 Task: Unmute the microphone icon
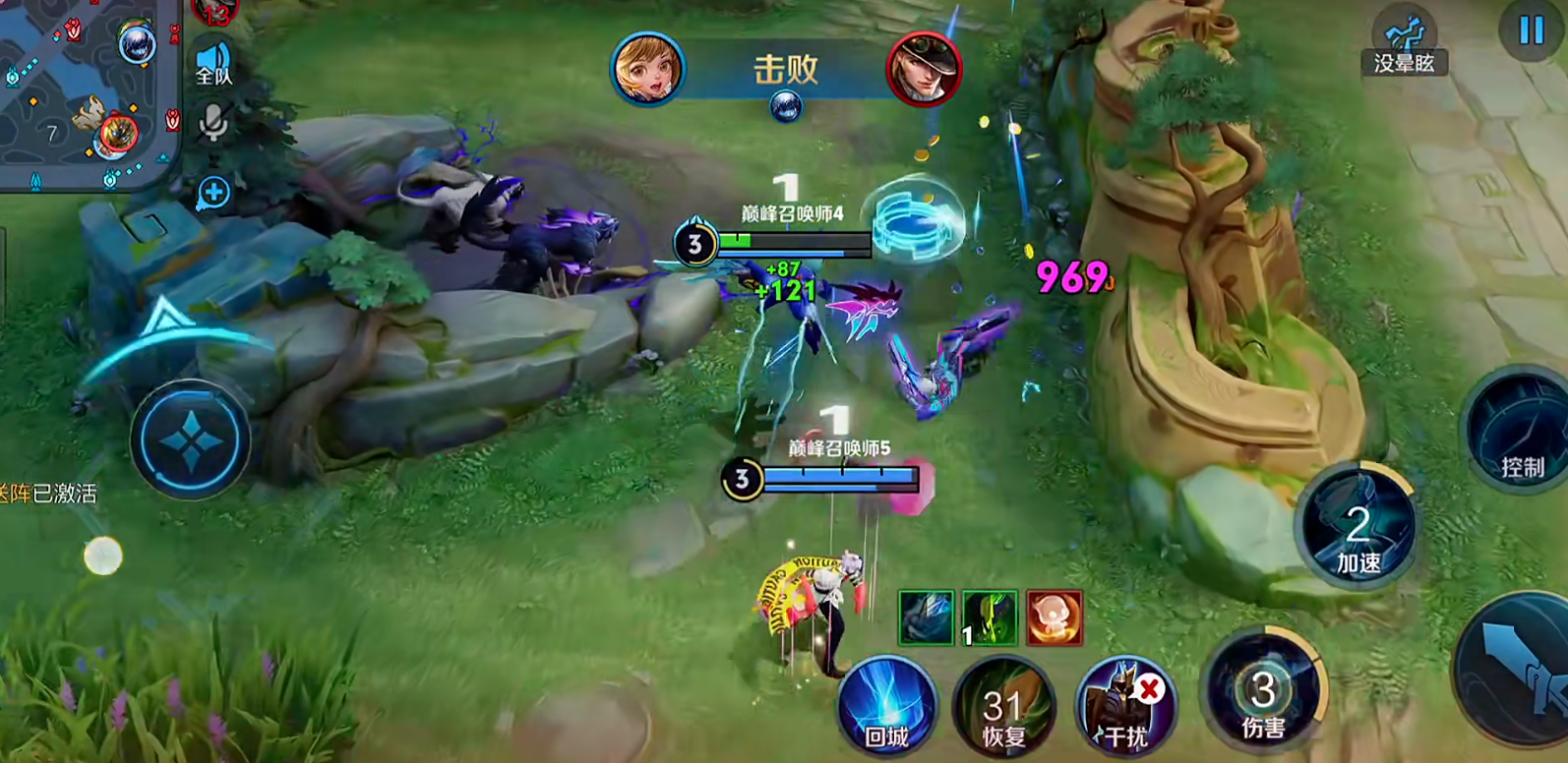point(212,123)
